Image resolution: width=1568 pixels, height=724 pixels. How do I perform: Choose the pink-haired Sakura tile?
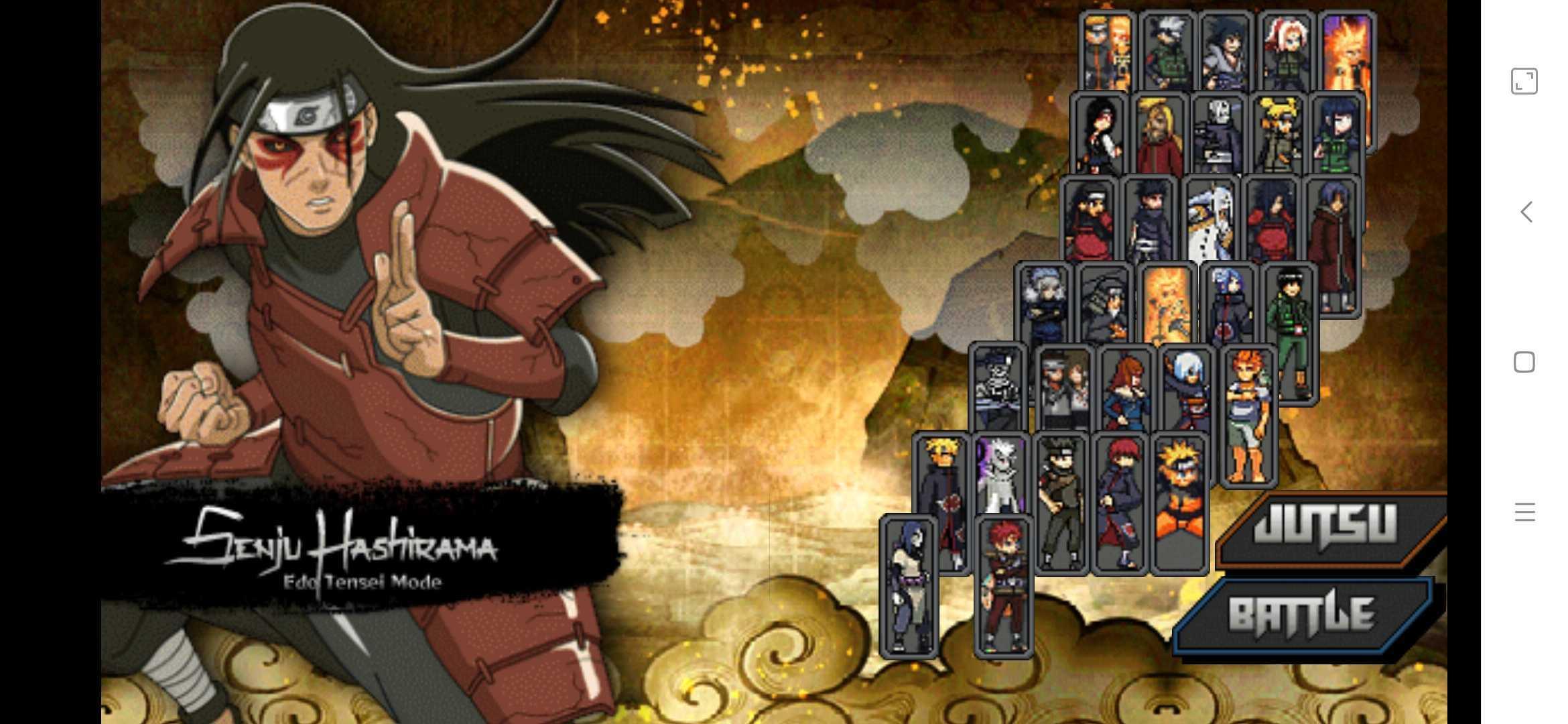tap(1285, 52)
